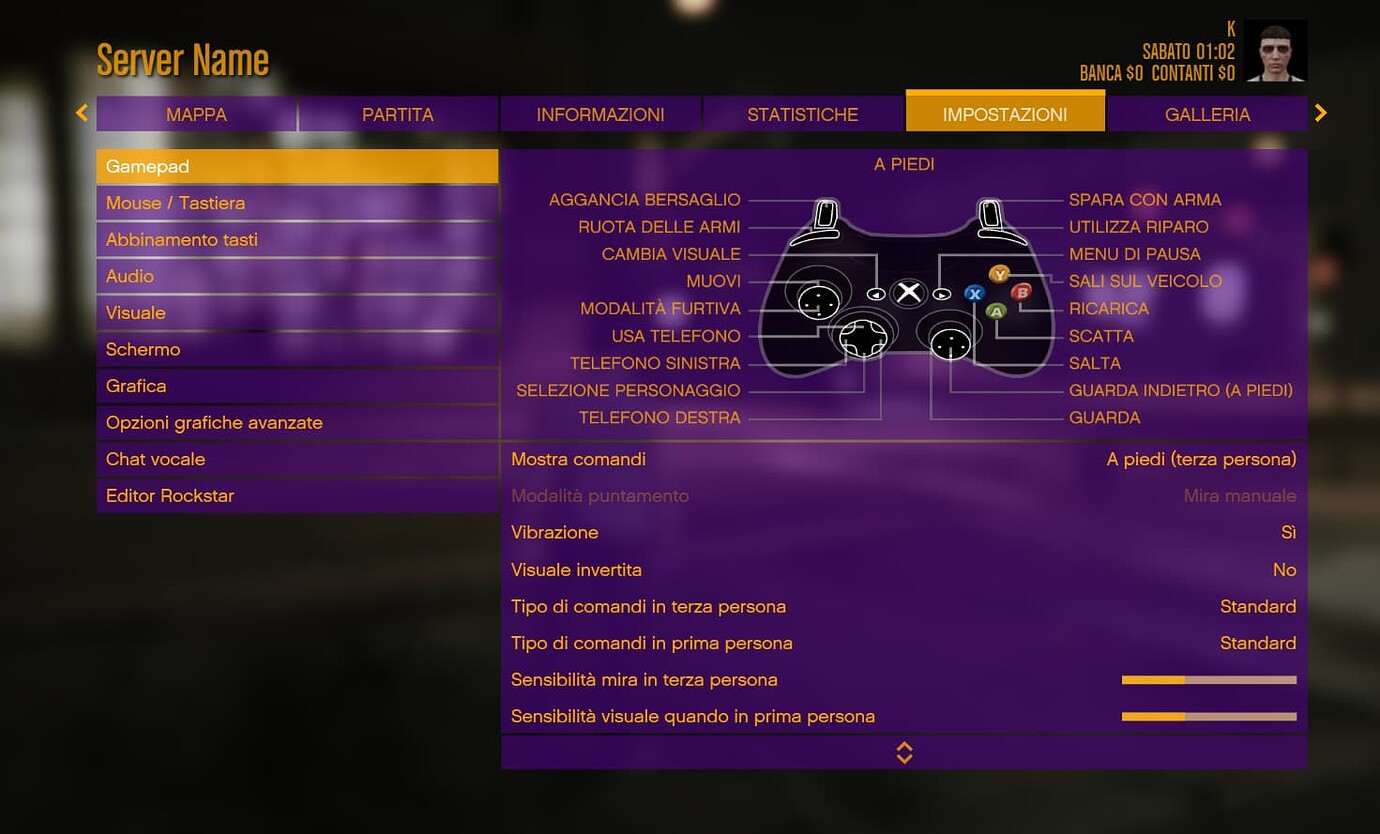Click the red B button on the controller diagram

[1022, 292]
